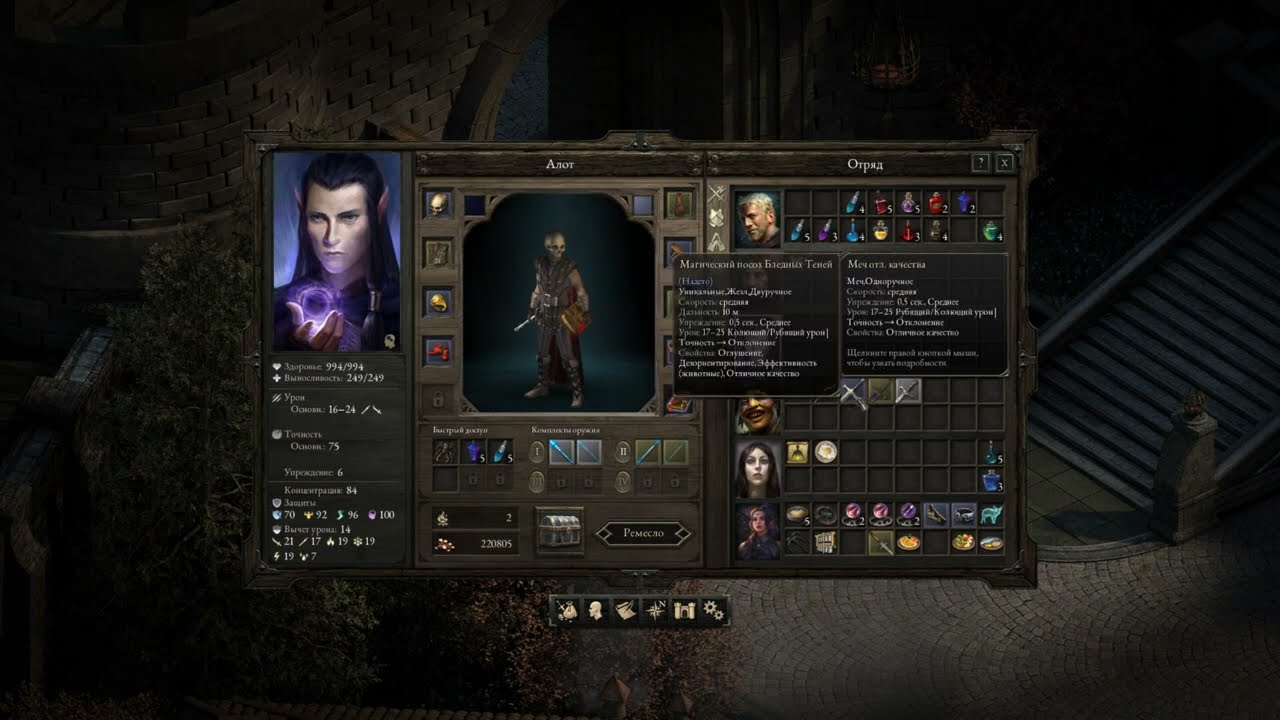Select the red boots equipment slot
The image size is (1280, 720).
[438, 351]
